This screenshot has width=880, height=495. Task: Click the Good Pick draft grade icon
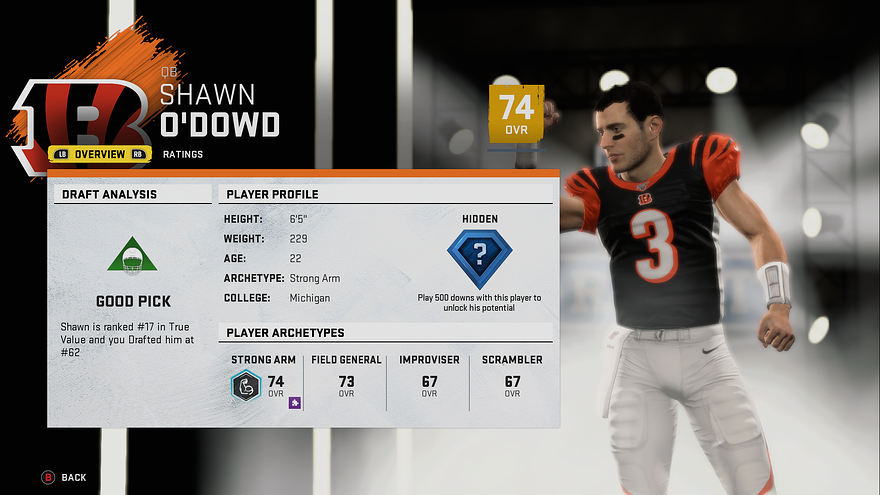coord(132,255)
